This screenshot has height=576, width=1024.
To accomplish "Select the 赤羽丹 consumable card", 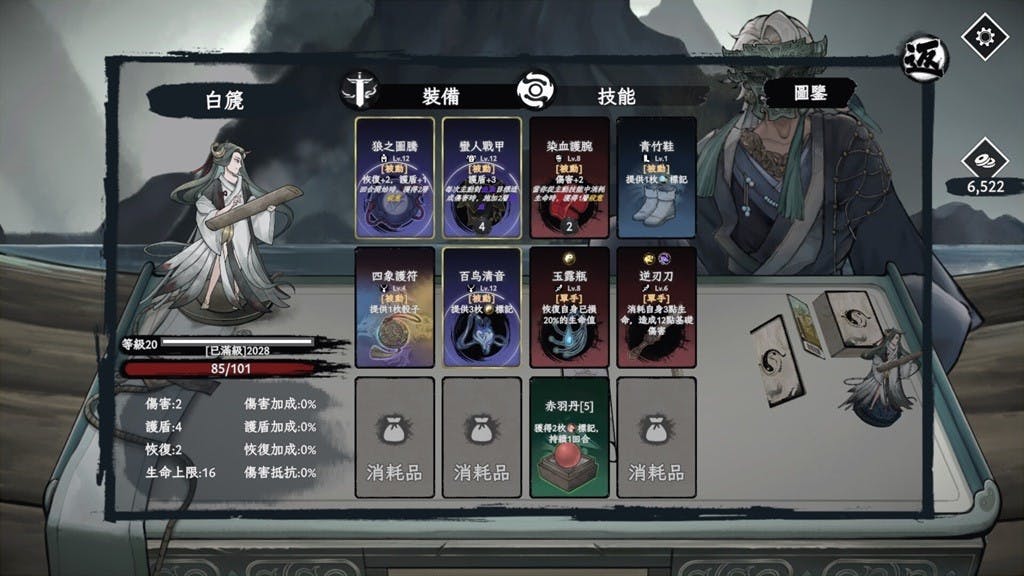I will [x=569, y=437].
